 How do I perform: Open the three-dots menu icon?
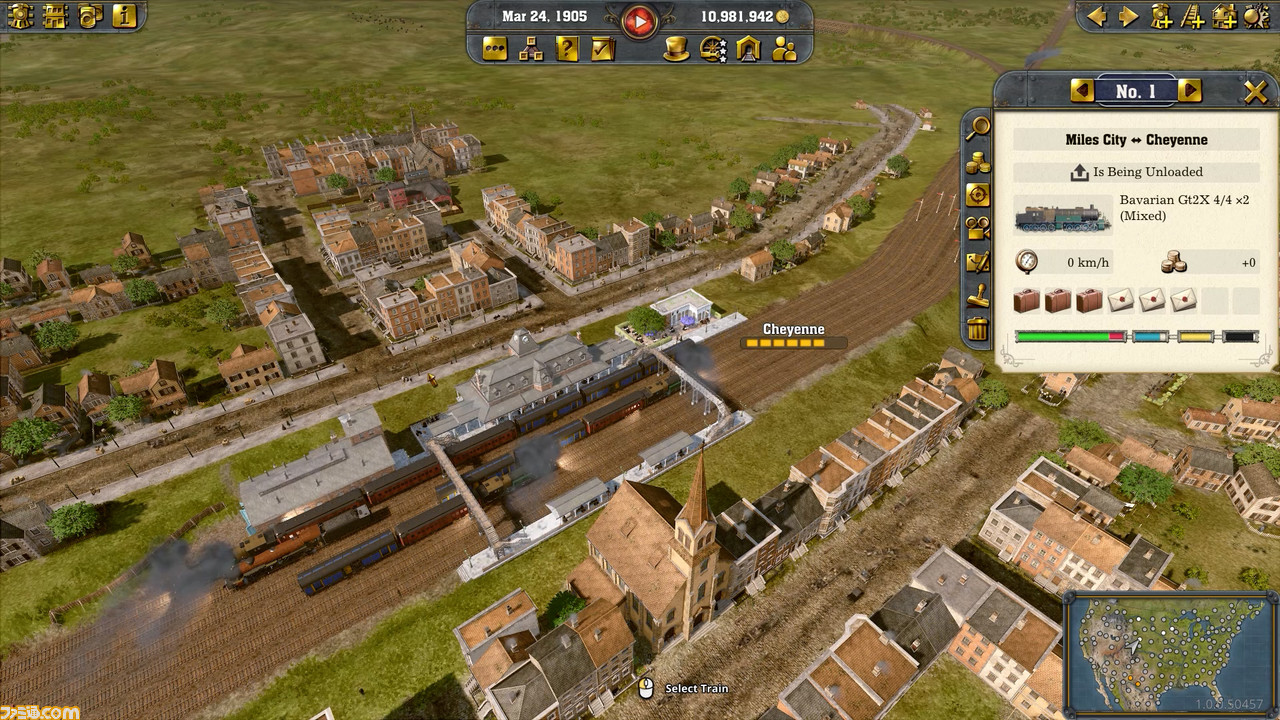pyautogui.click(x=495, y=48)
